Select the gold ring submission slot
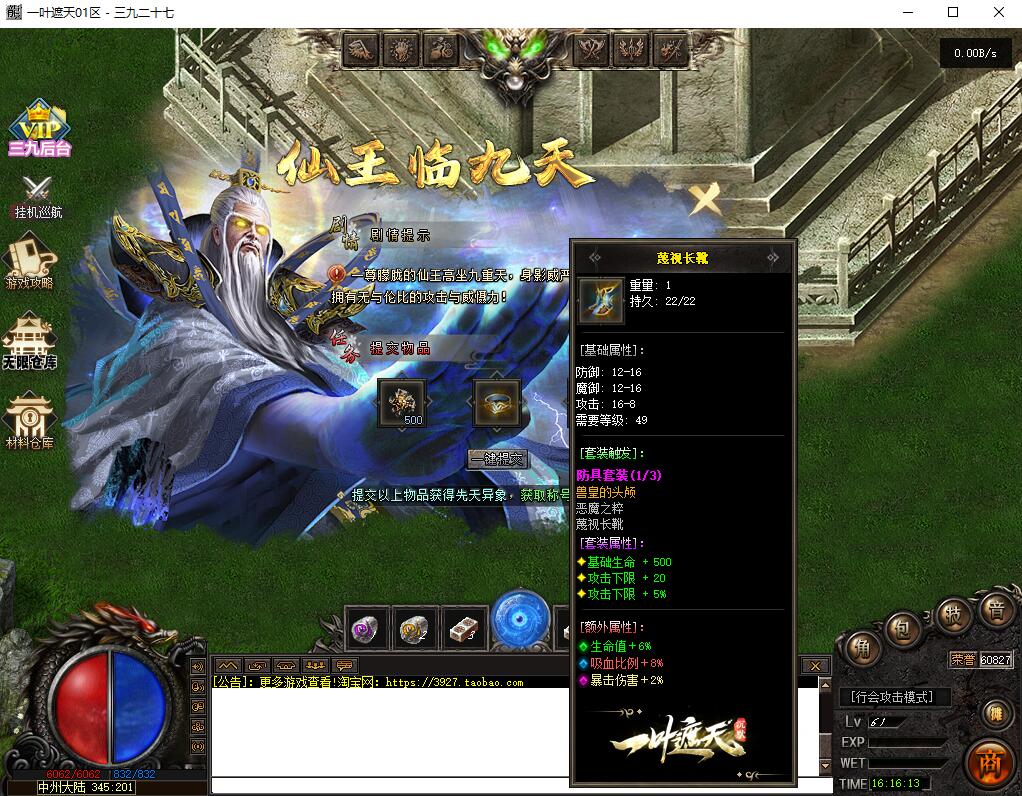The width and height of the screenshot is (1022, 796). point(496,402)
